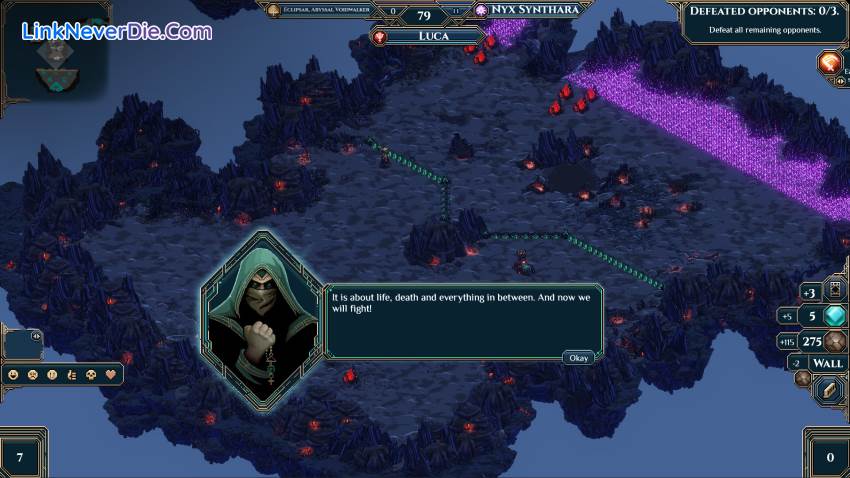Screen dimensions: 850x478
Task: Send the smiley face emote
Action: 14,375
